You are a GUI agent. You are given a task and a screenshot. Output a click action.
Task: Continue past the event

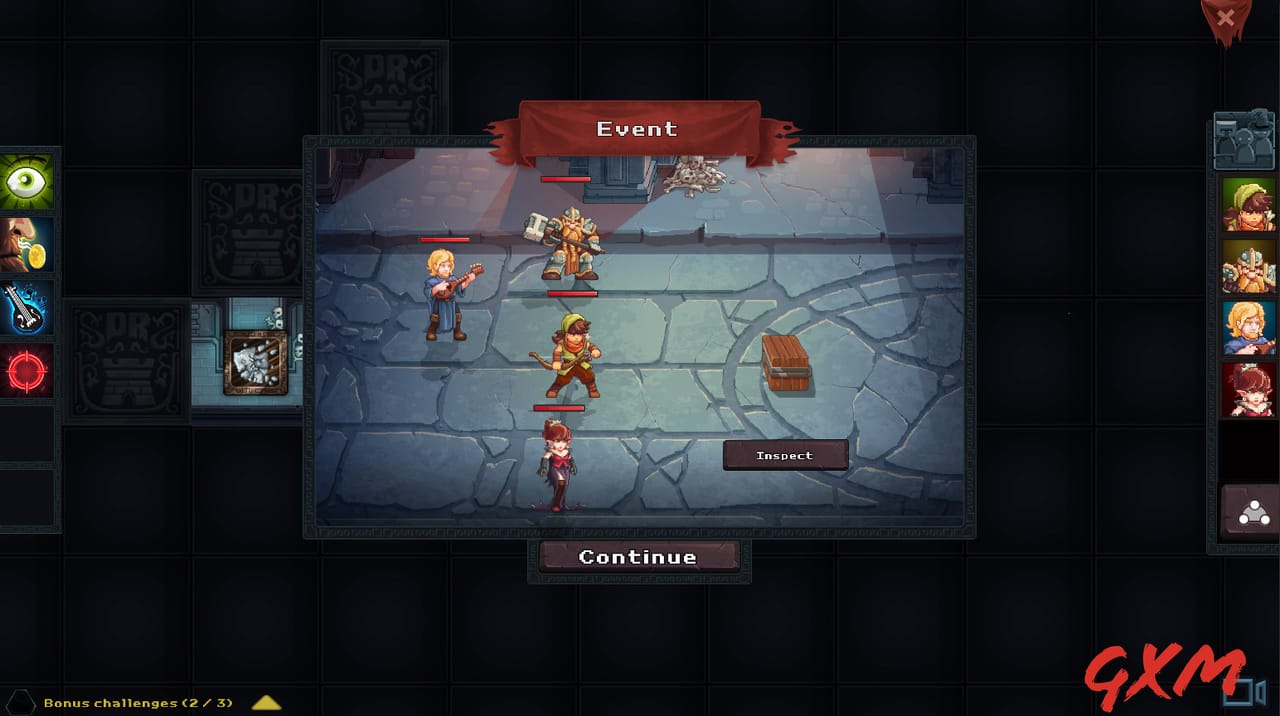click(x=638, y=557)
